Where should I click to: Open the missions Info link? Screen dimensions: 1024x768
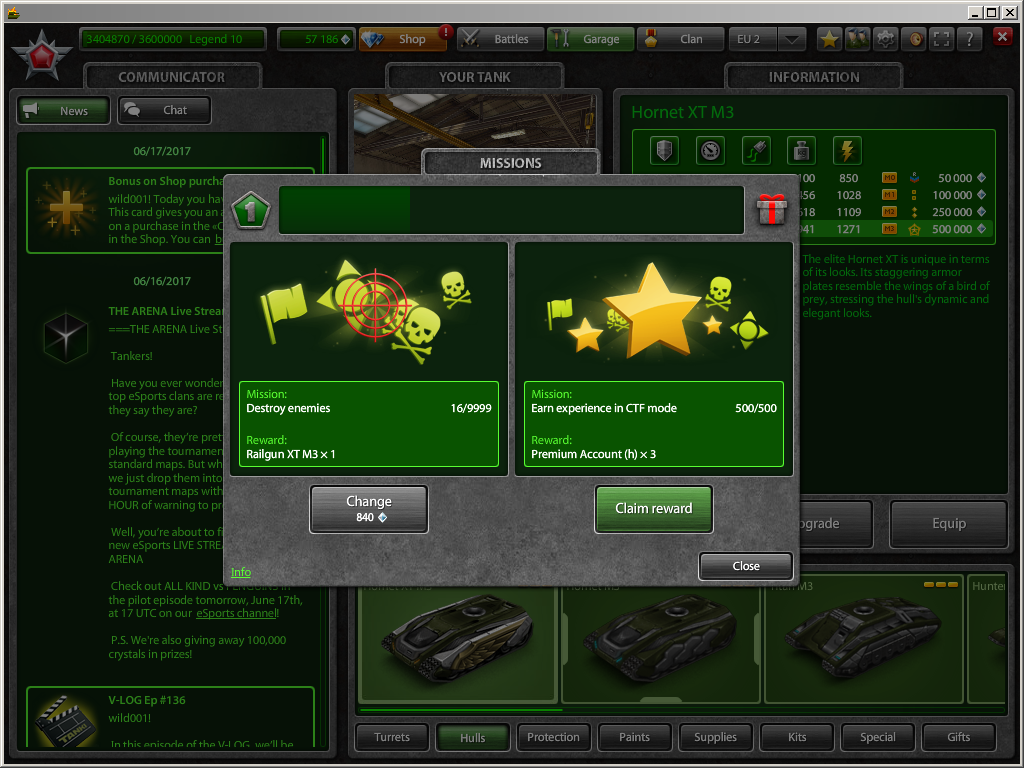tap(241, 572)
